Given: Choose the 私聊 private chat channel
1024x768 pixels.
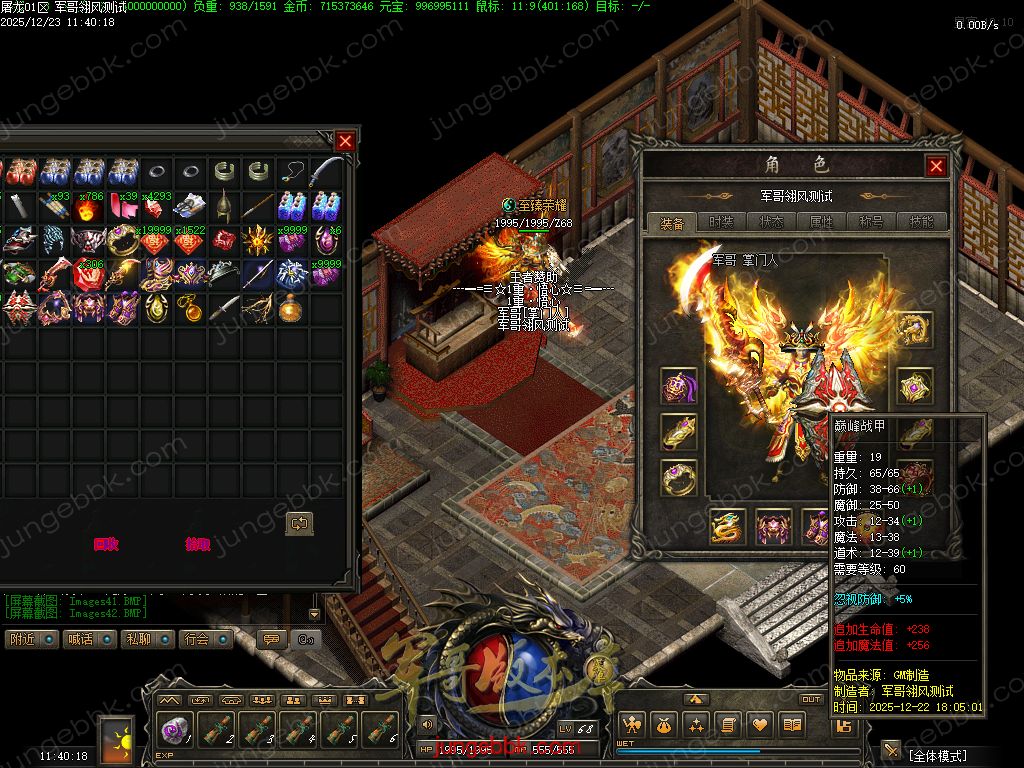Looking at the screenshot, I should coord(147,639).
